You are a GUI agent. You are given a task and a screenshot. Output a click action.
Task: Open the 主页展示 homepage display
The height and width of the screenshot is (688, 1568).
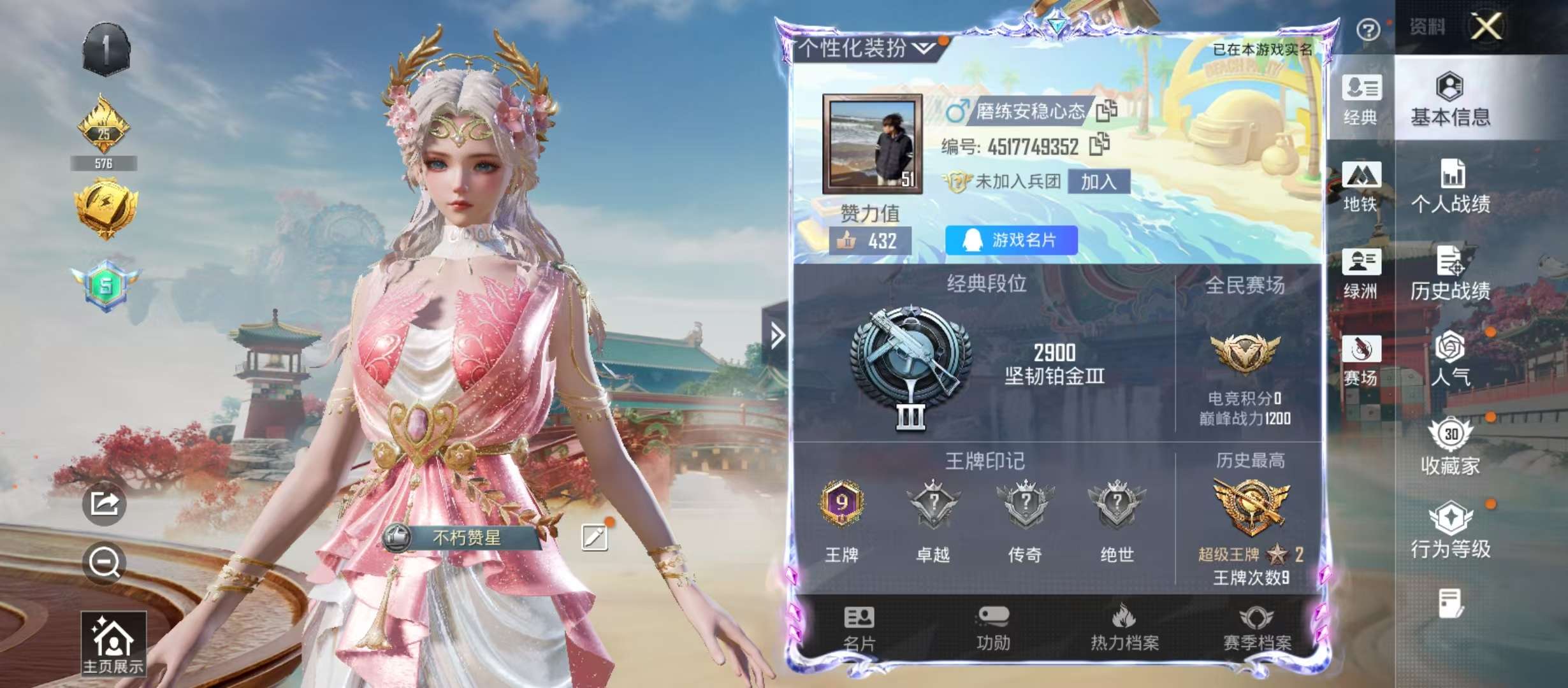click(x=113, y=643)
